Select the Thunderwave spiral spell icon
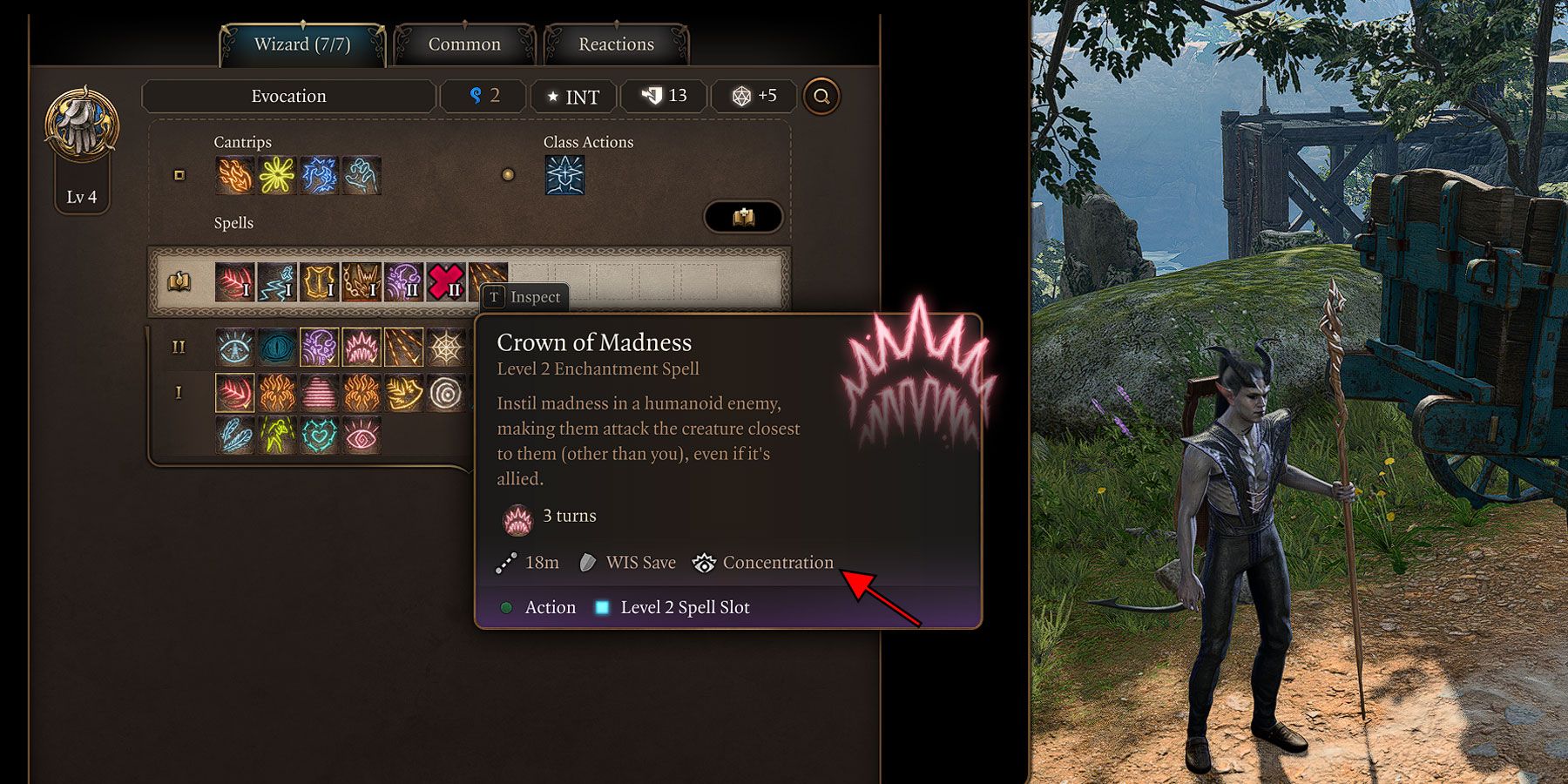This screenshot has height=784, width=1568. 446,393
